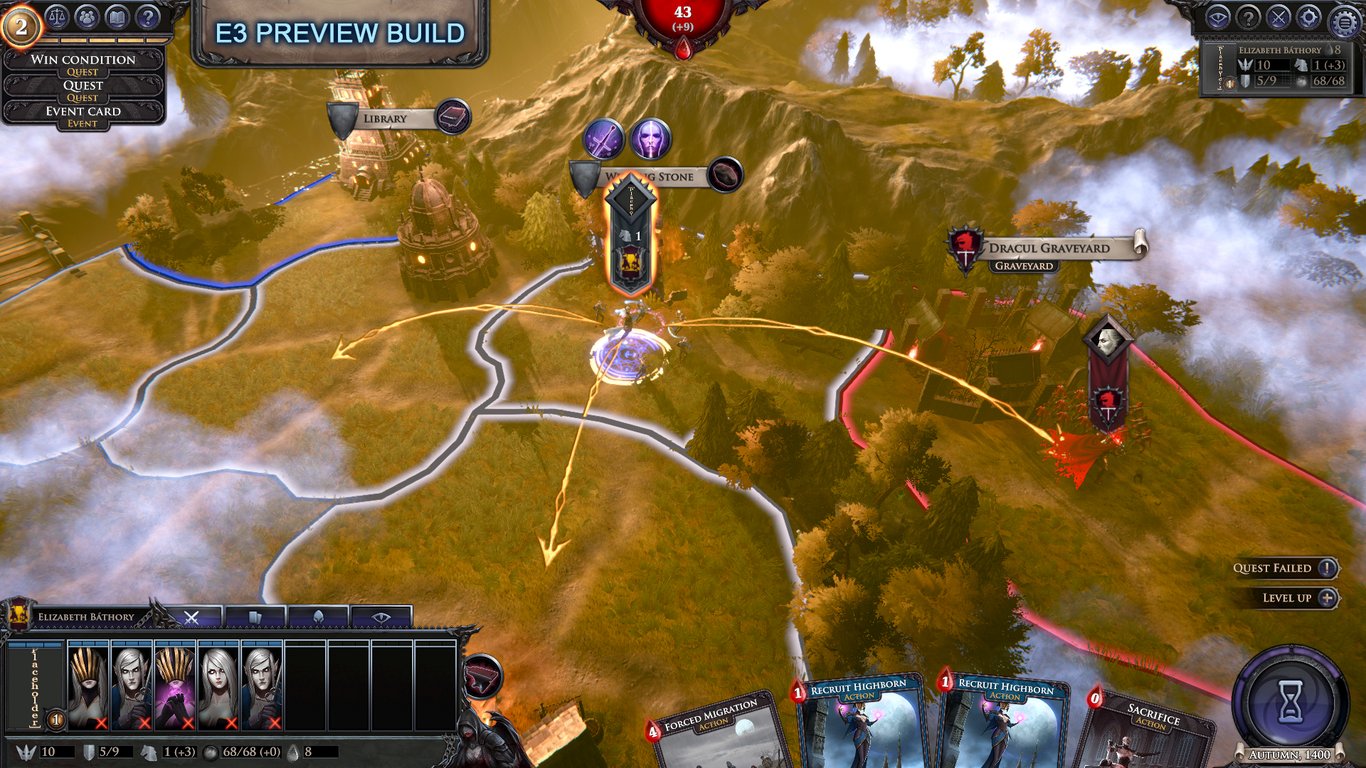Viewport: 1366px width, 768px height.
Task: Open the diplomacy scales icon
Action: point(57,17)
